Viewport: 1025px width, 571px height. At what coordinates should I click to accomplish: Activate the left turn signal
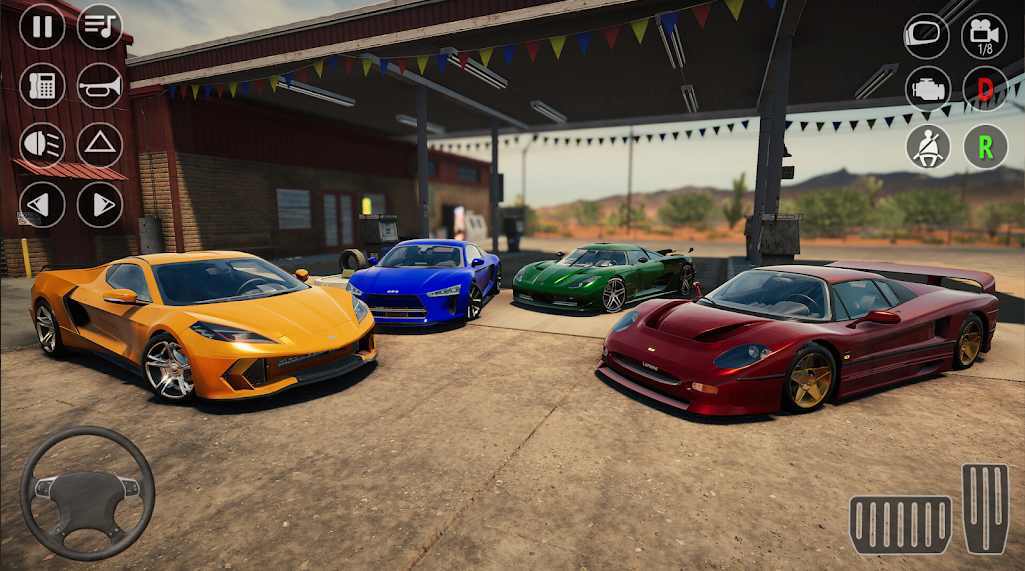42,204
